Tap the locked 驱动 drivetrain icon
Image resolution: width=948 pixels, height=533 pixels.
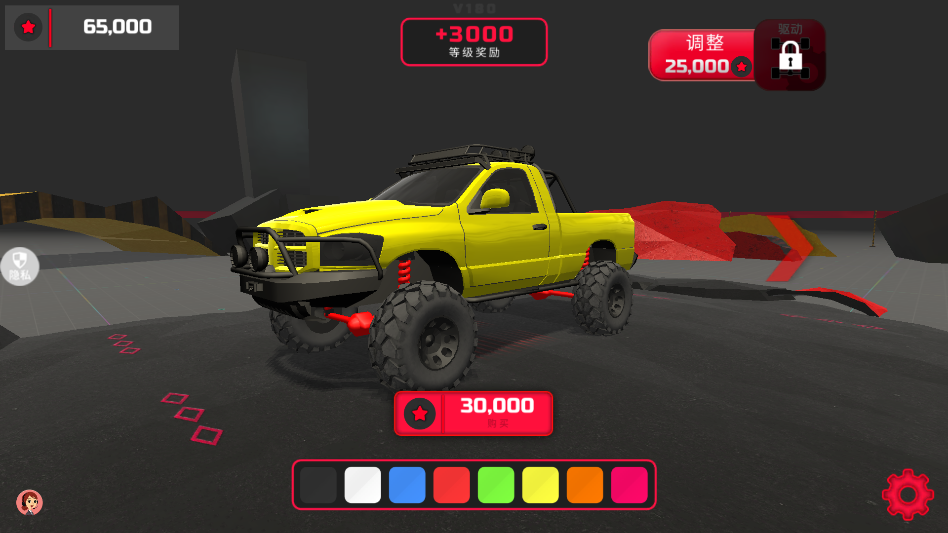click(790, 56)
